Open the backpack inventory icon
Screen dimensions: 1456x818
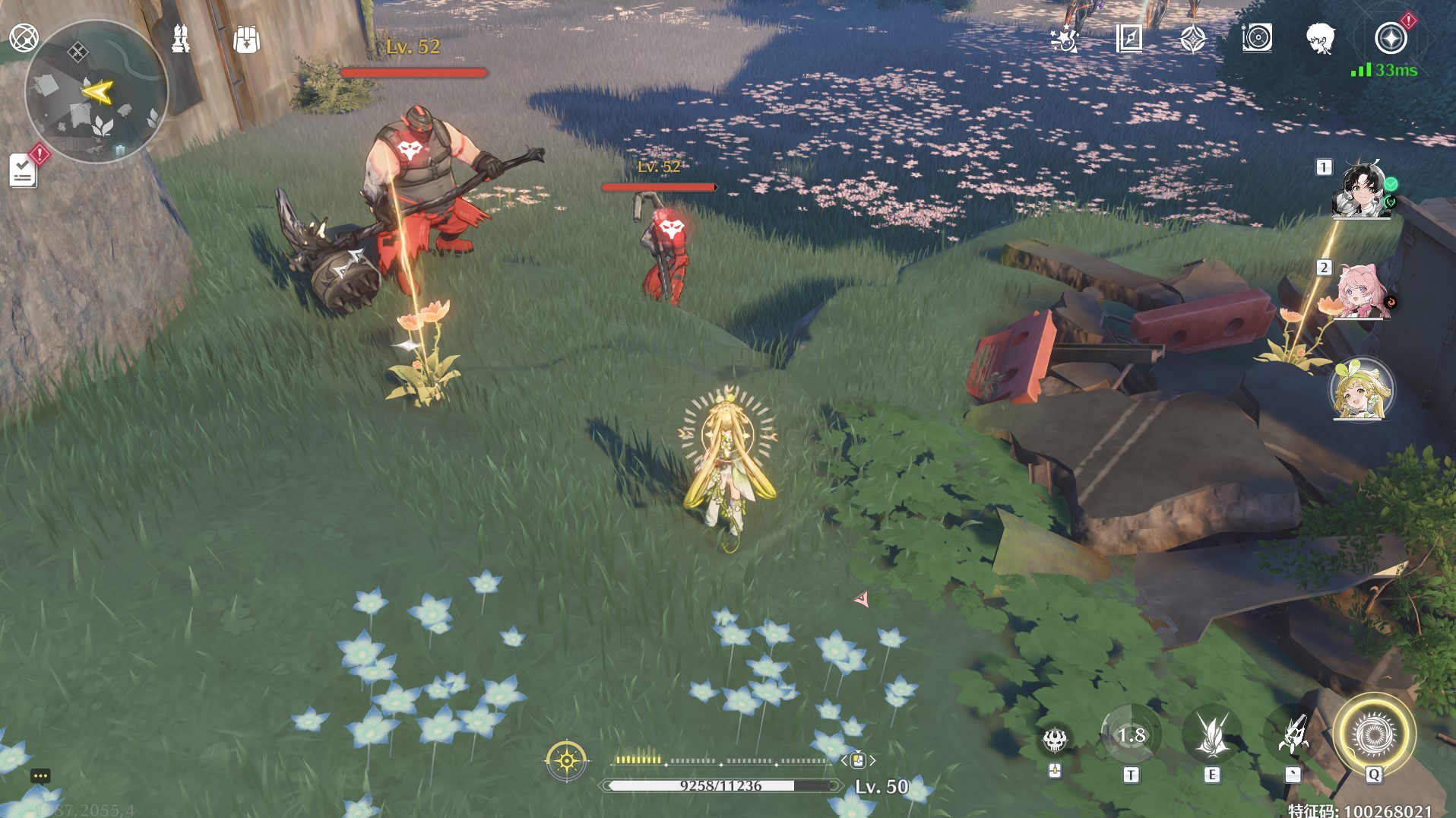tap(246, 39)
